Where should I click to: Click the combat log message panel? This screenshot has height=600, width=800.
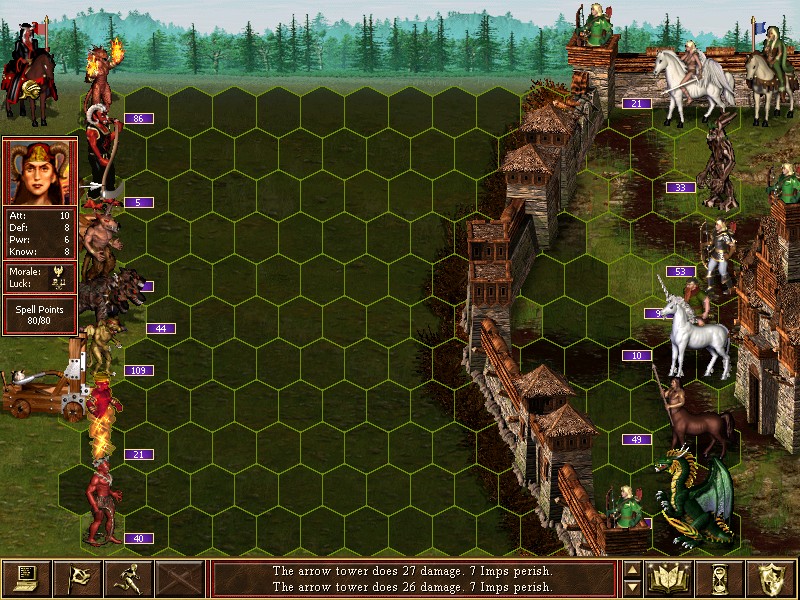pos(413,578)
